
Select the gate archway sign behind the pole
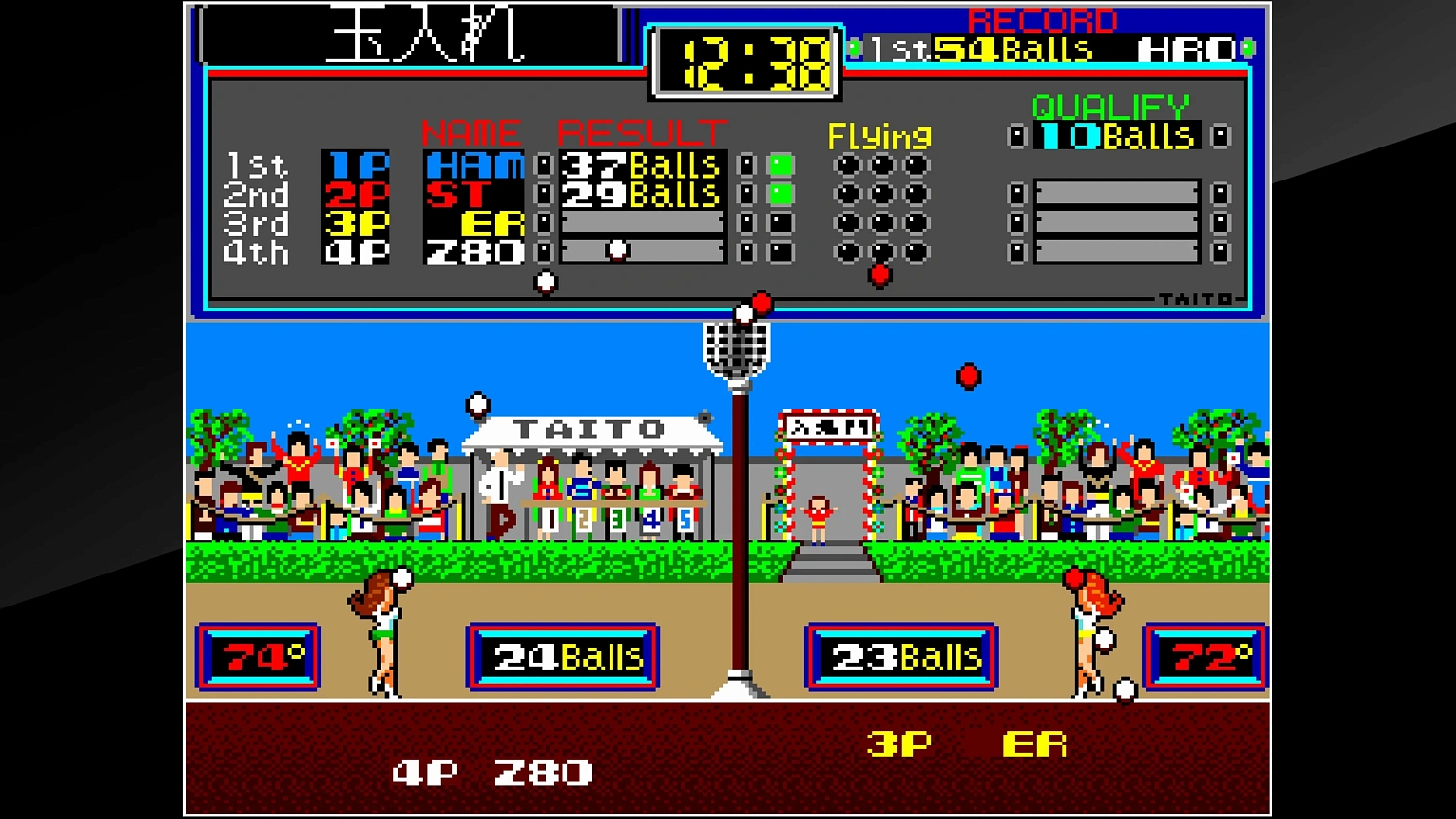tap(826, 427)
